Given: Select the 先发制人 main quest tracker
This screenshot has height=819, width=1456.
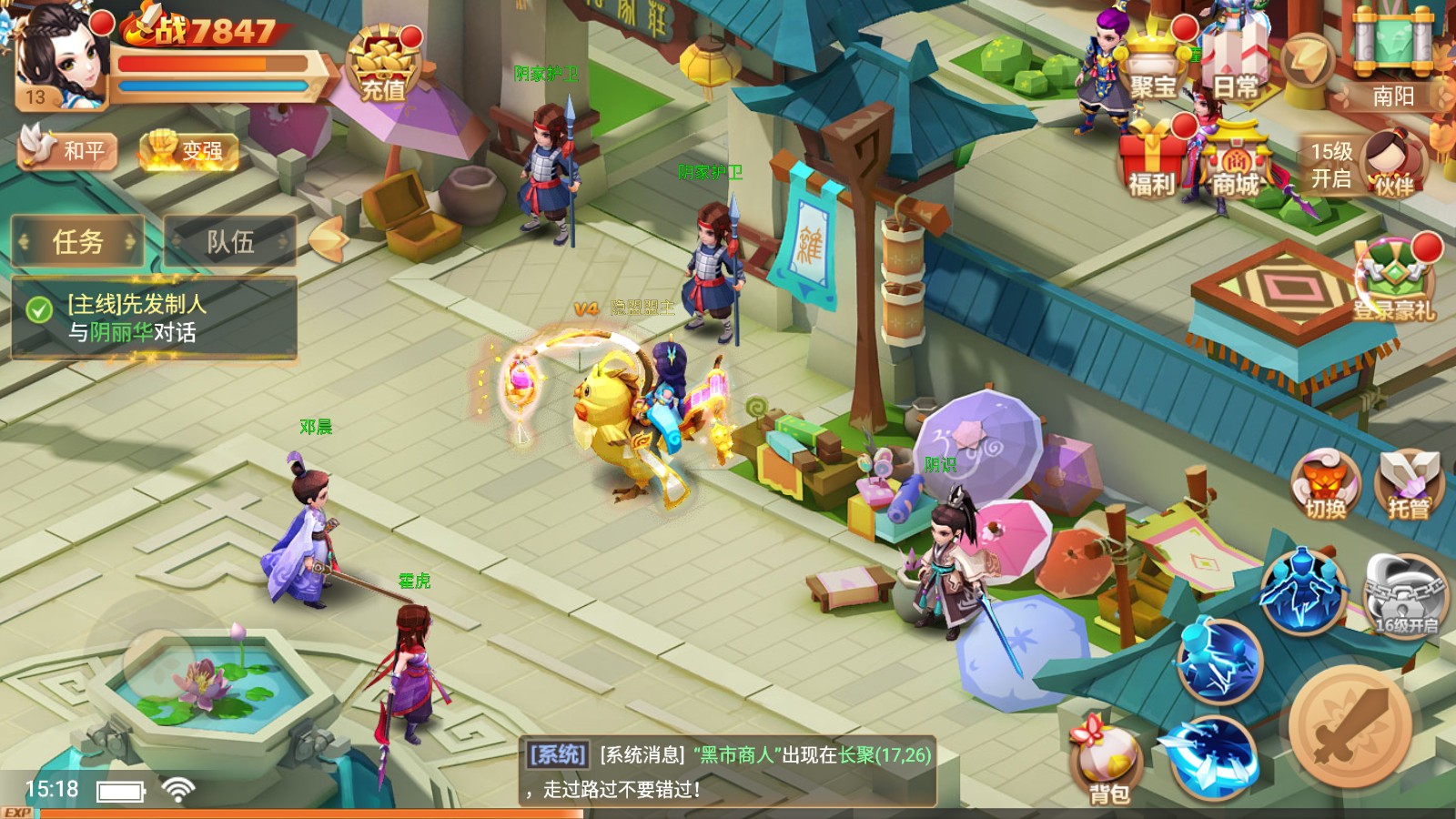Looking at the screenshot, I should 155,318.
